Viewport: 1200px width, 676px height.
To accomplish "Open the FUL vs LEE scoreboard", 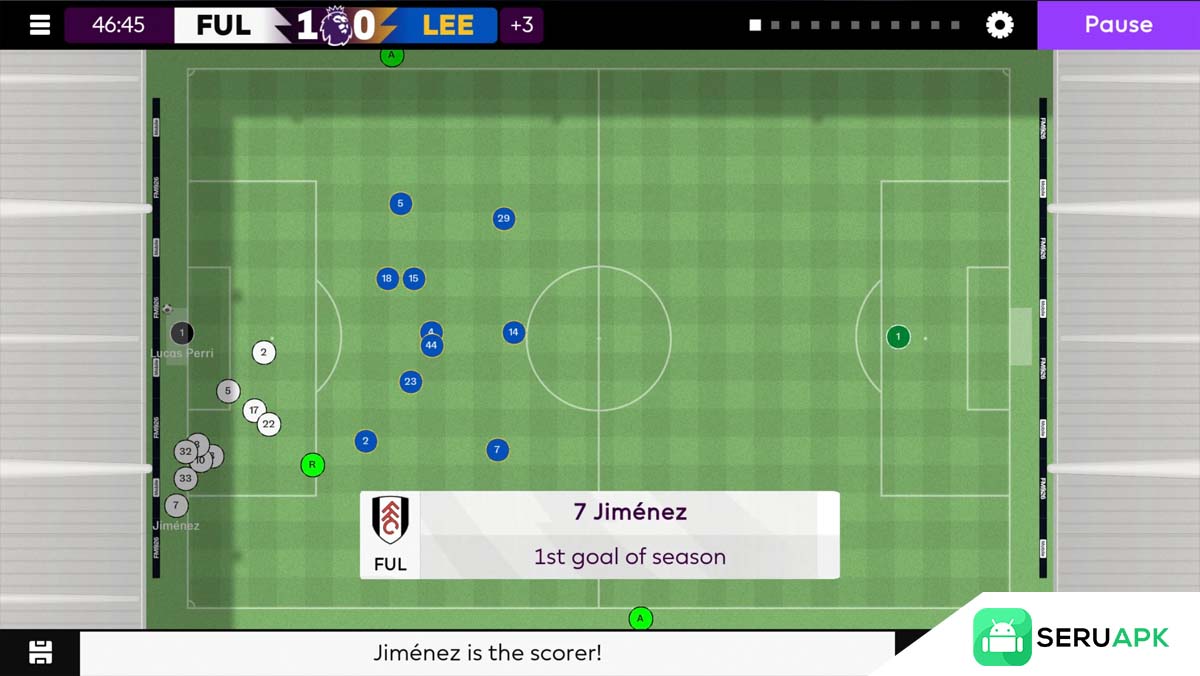I will point(336,25).
